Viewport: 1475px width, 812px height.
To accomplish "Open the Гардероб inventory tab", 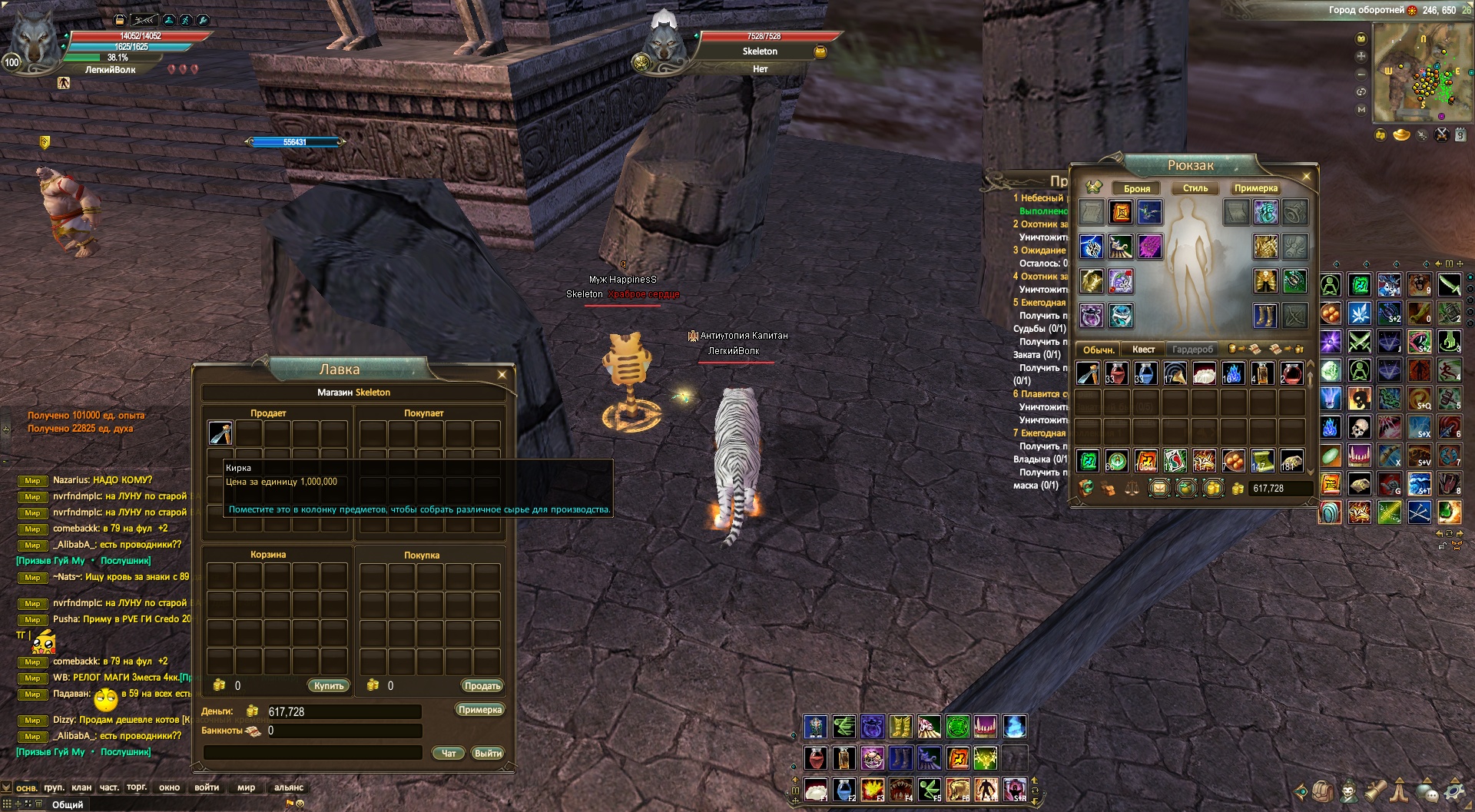I will [x=1192, y=350].
